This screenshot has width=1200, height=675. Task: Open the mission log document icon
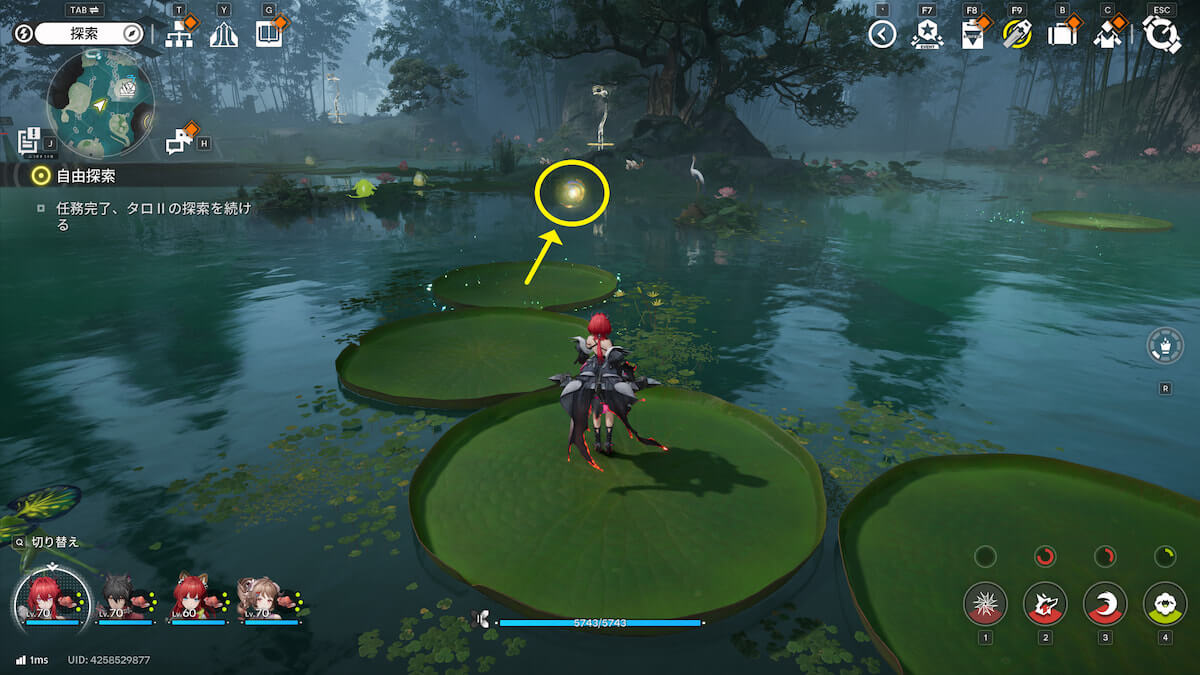click(29, 140)
